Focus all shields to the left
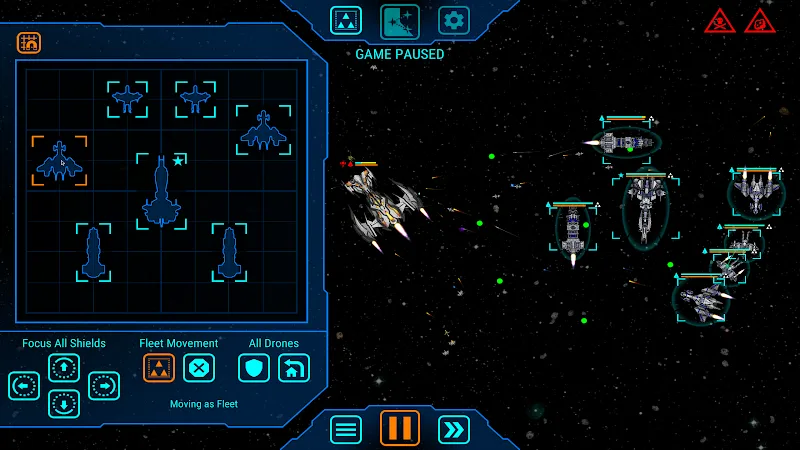 tap(24, 385)
